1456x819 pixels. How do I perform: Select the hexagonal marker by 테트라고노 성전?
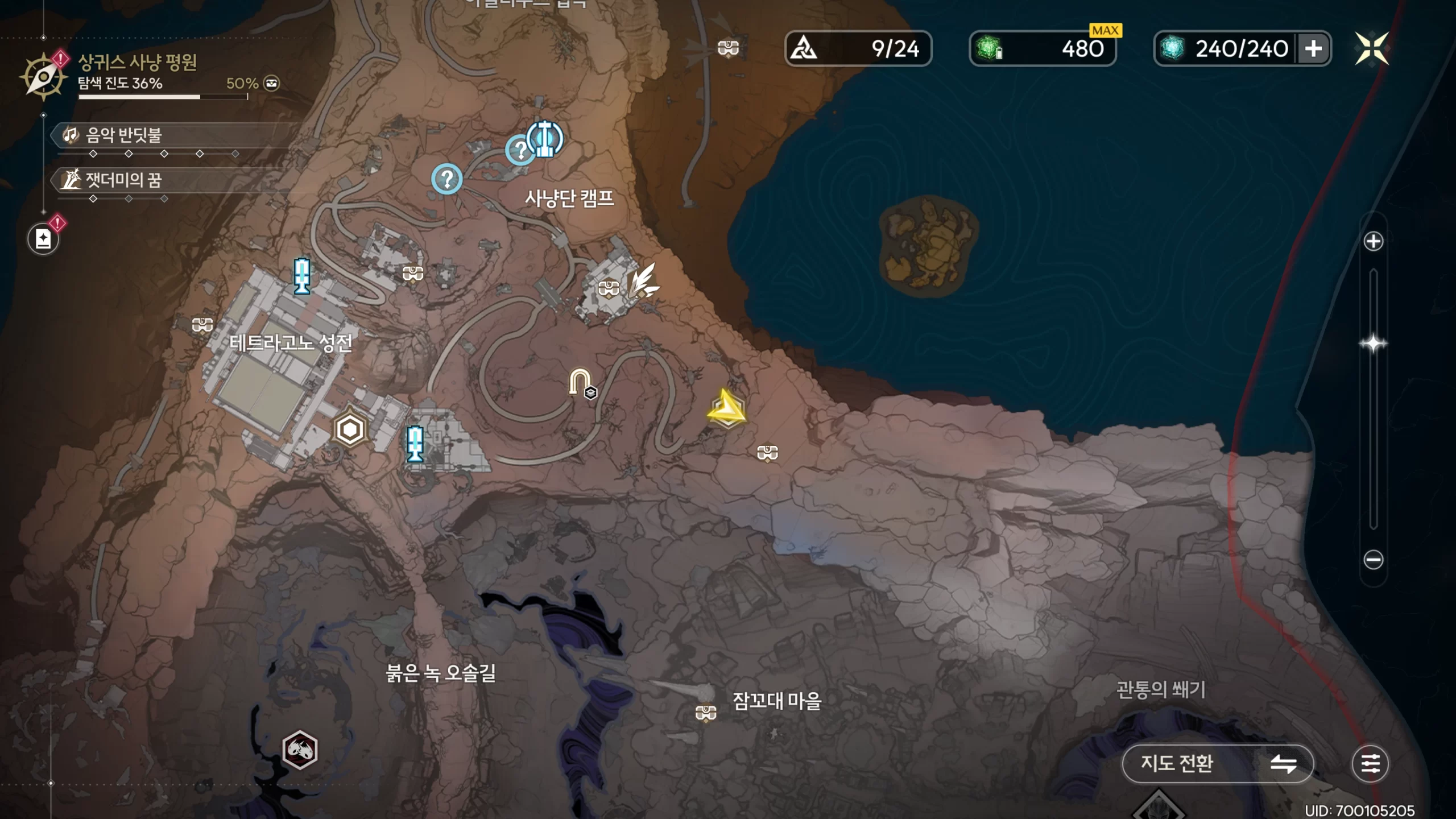[350, 430]
